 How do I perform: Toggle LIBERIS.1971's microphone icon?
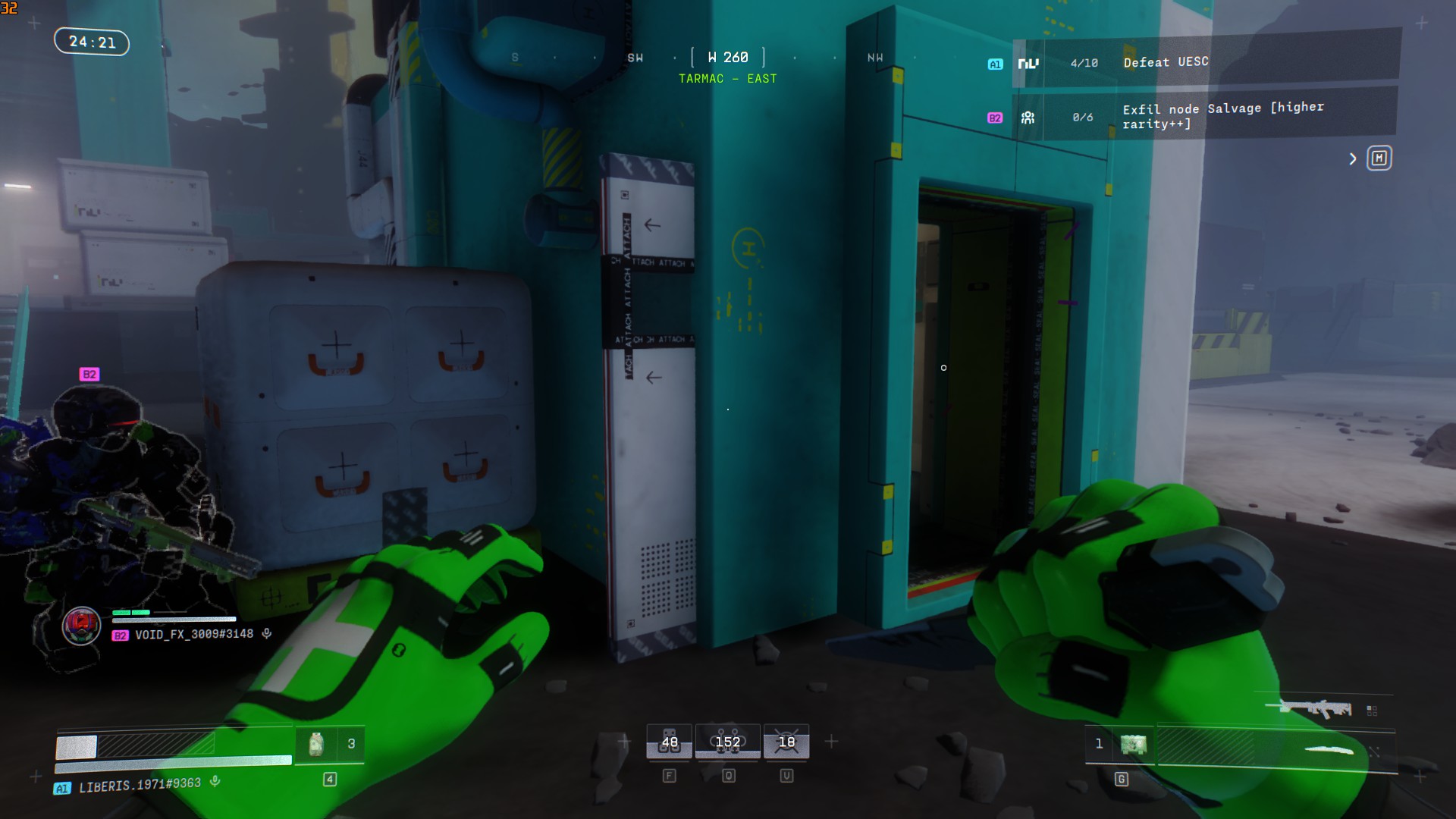coord(215,781)
